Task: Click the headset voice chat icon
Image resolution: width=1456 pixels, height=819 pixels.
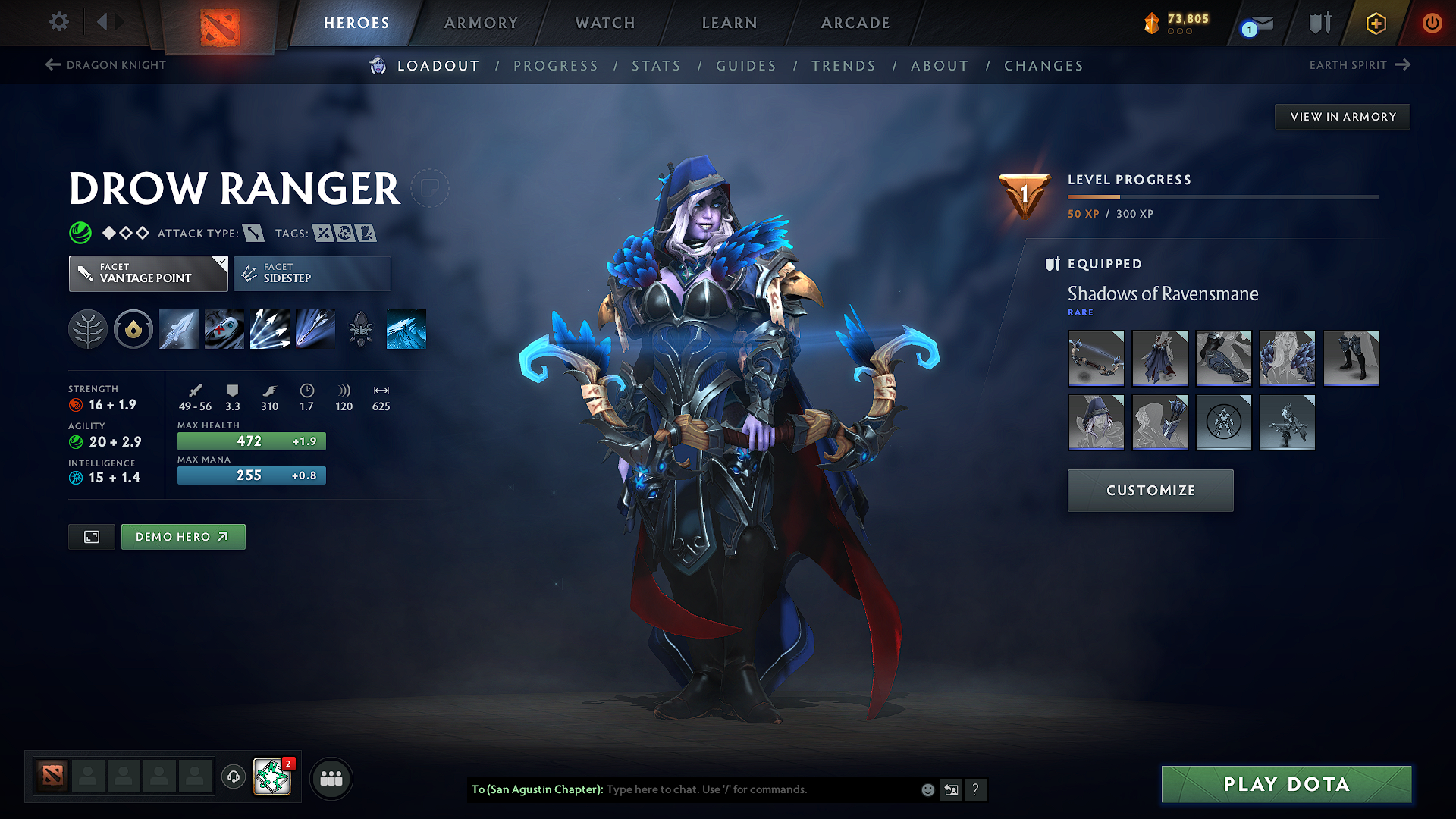Action: point(233,778)
